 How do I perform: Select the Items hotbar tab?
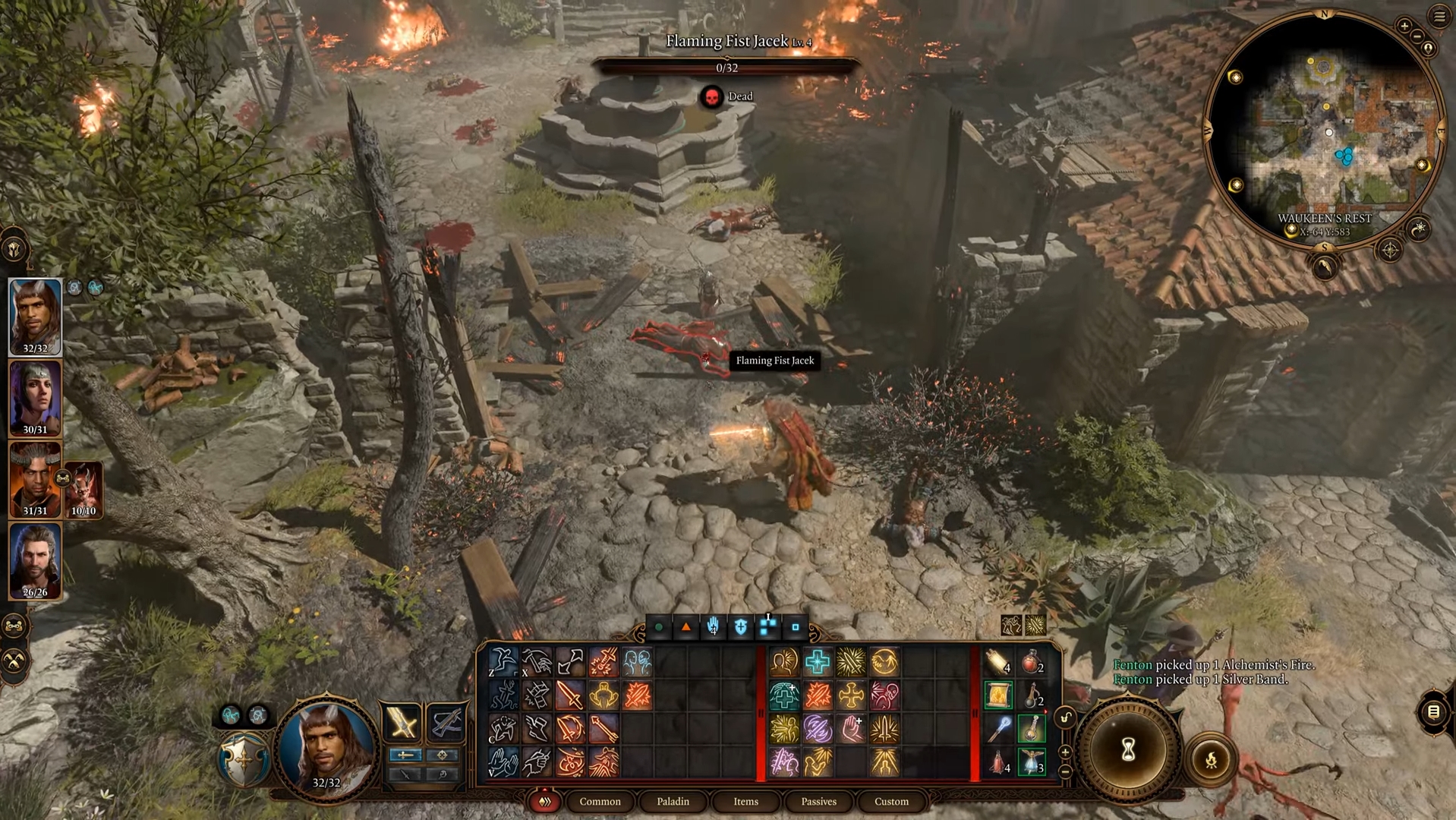click(x=745, y=801)
